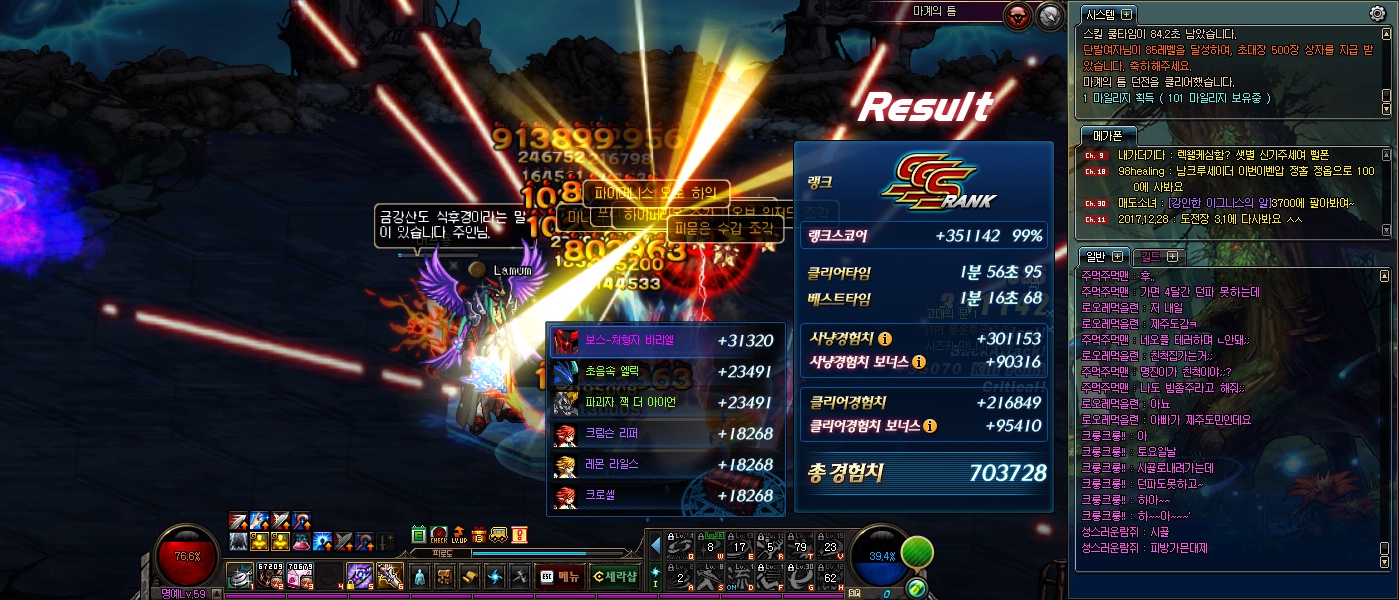Click info icon beside 클리어경험치 보너스
The image size is (1399, 600).
pos(930,426)
